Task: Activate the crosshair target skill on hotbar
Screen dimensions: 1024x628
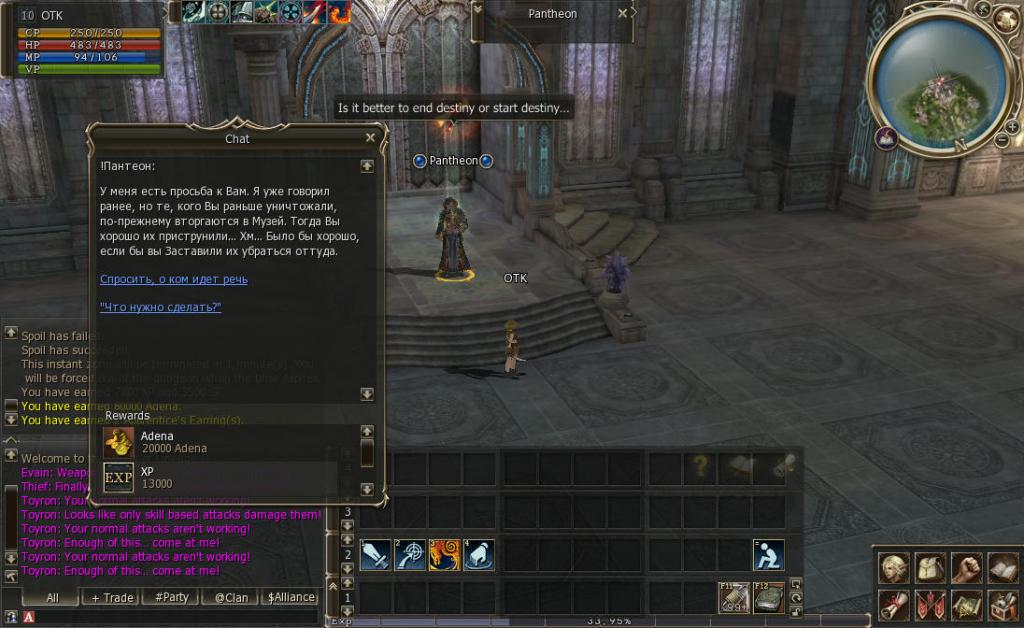Action: click(410, 555)
